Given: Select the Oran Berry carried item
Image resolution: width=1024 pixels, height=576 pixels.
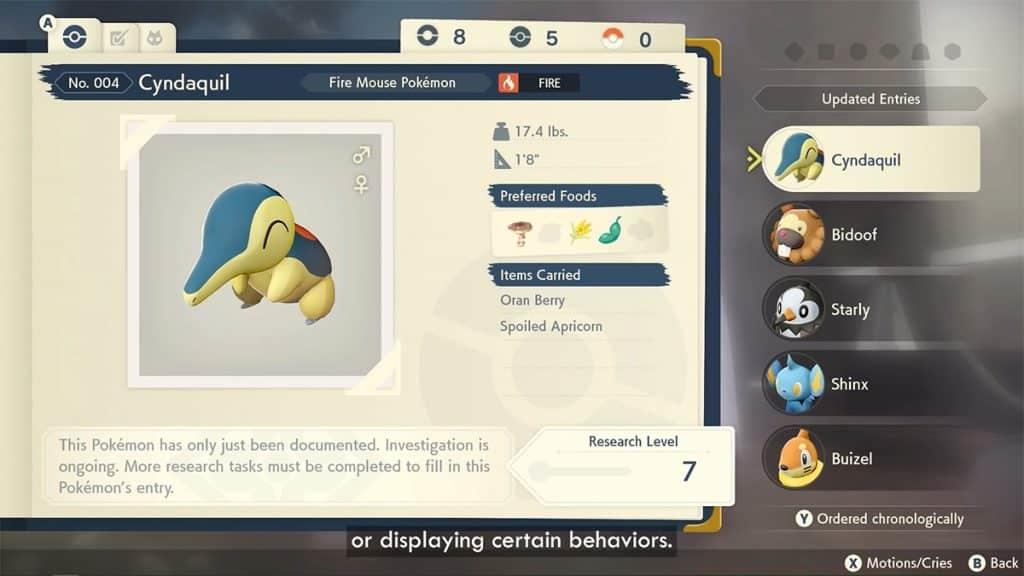Looking at the screenshot, I should (532, 300).
